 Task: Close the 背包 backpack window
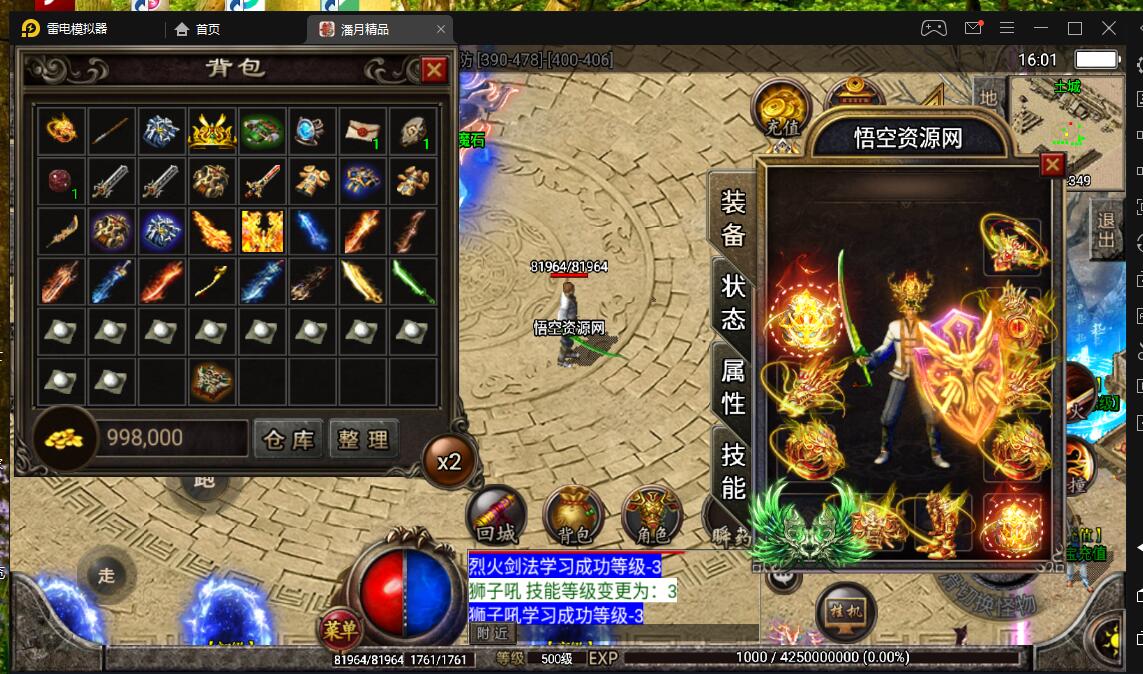(434, 70)
